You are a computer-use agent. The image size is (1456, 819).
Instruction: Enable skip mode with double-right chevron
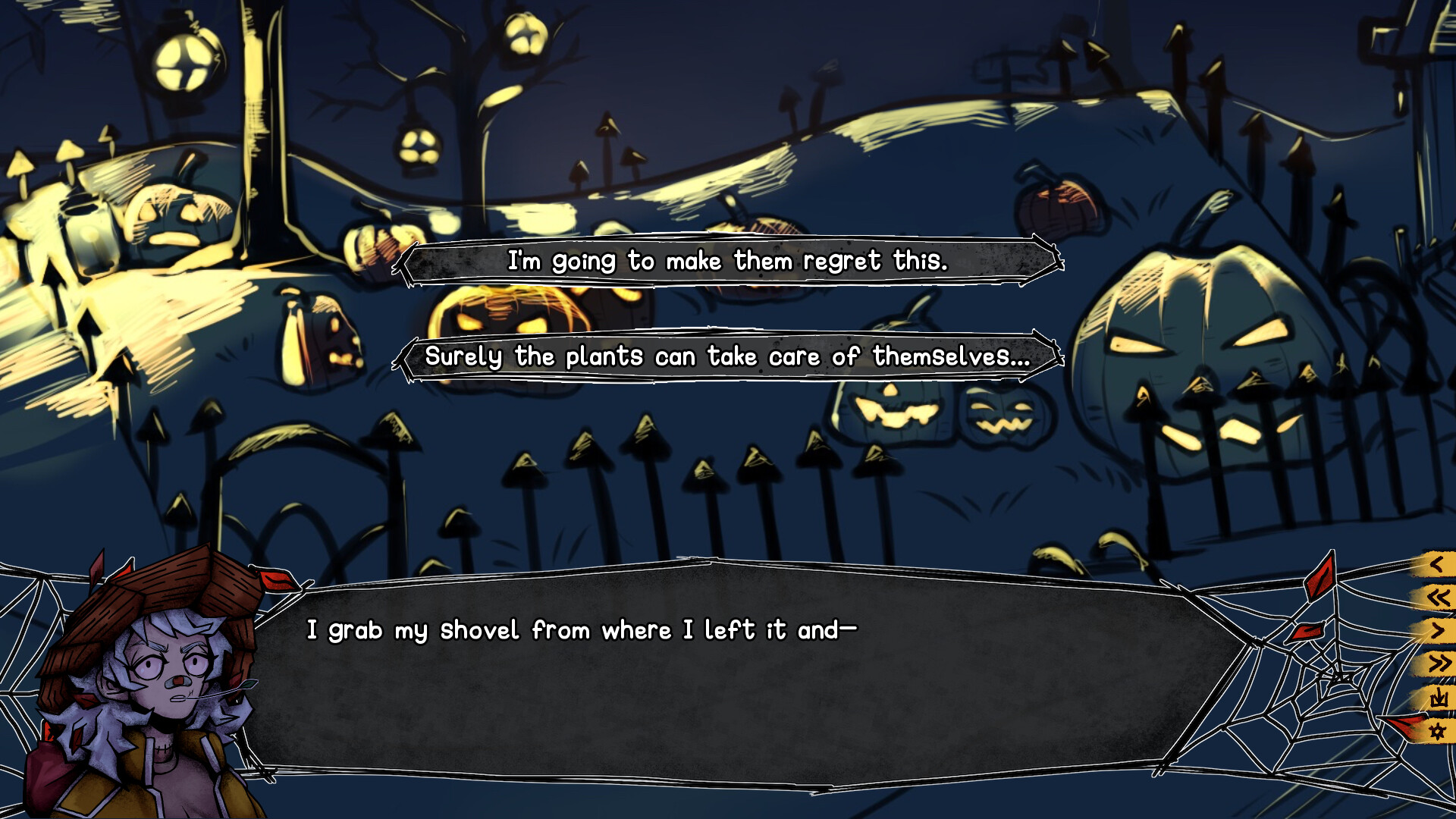tap(1438, 660)
